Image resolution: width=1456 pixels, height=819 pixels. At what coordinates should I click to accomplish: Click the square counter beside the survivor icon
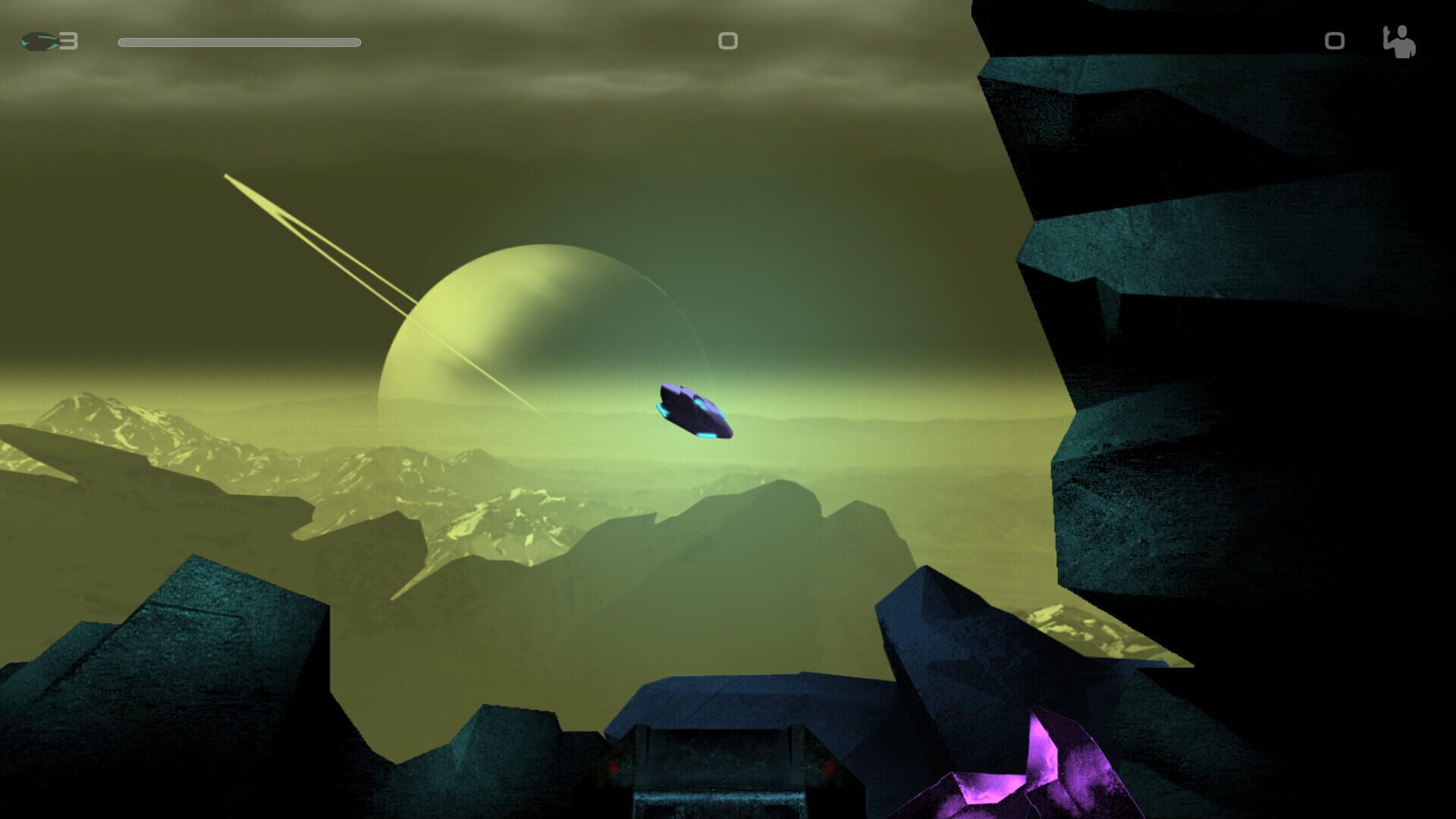(x=1334, y=42)
